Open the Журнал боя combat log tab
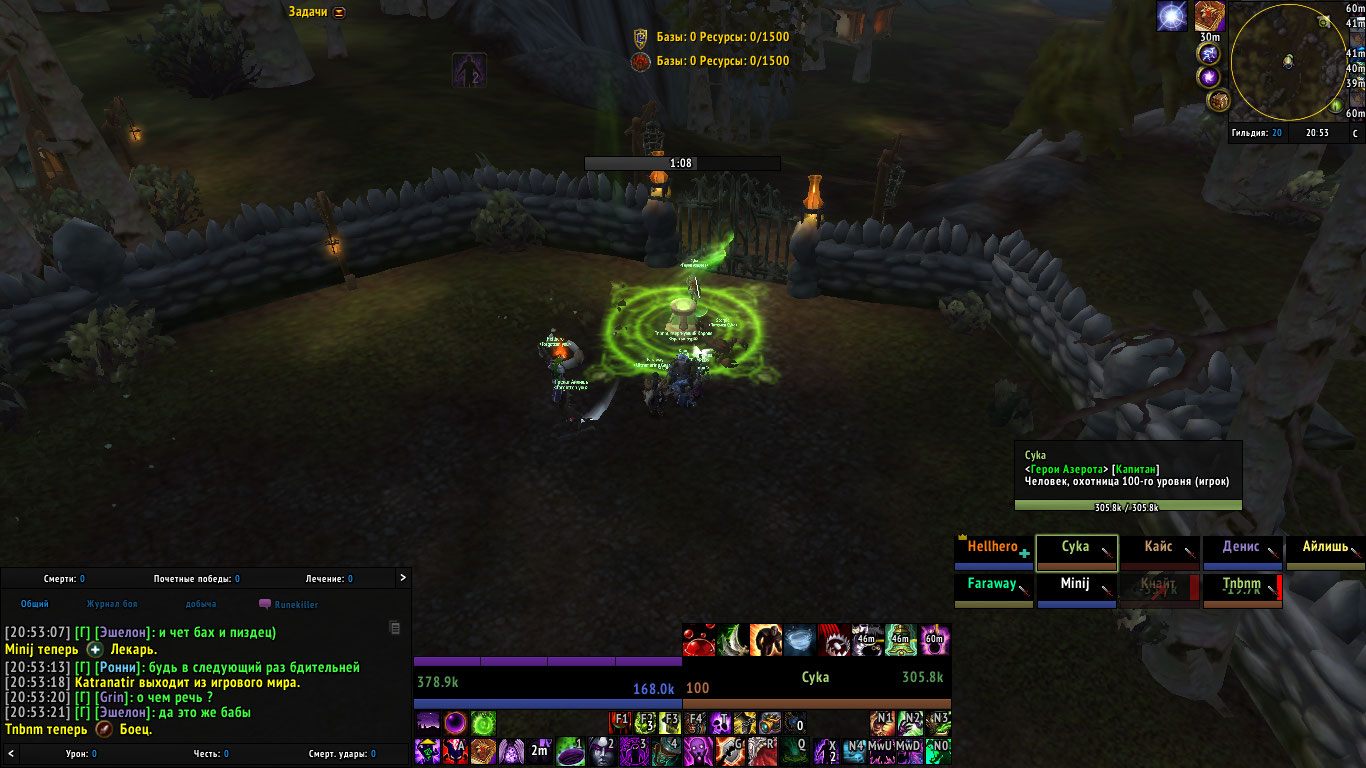The image size is (1366, 768). point(112,604)
